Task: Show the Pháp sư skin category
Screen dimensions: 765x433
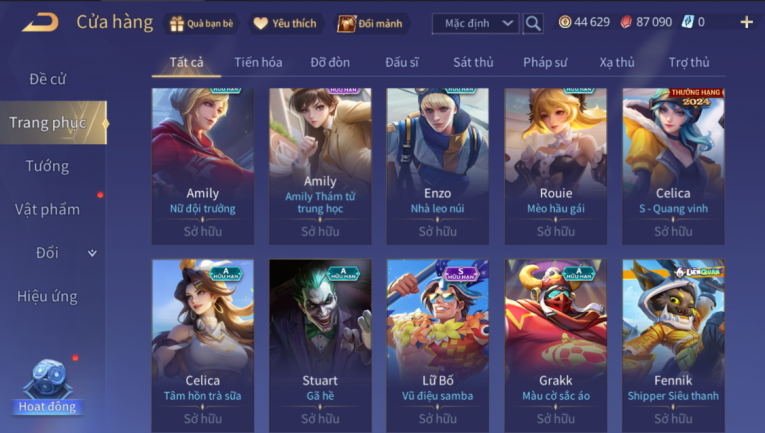Action: (545, 62)
